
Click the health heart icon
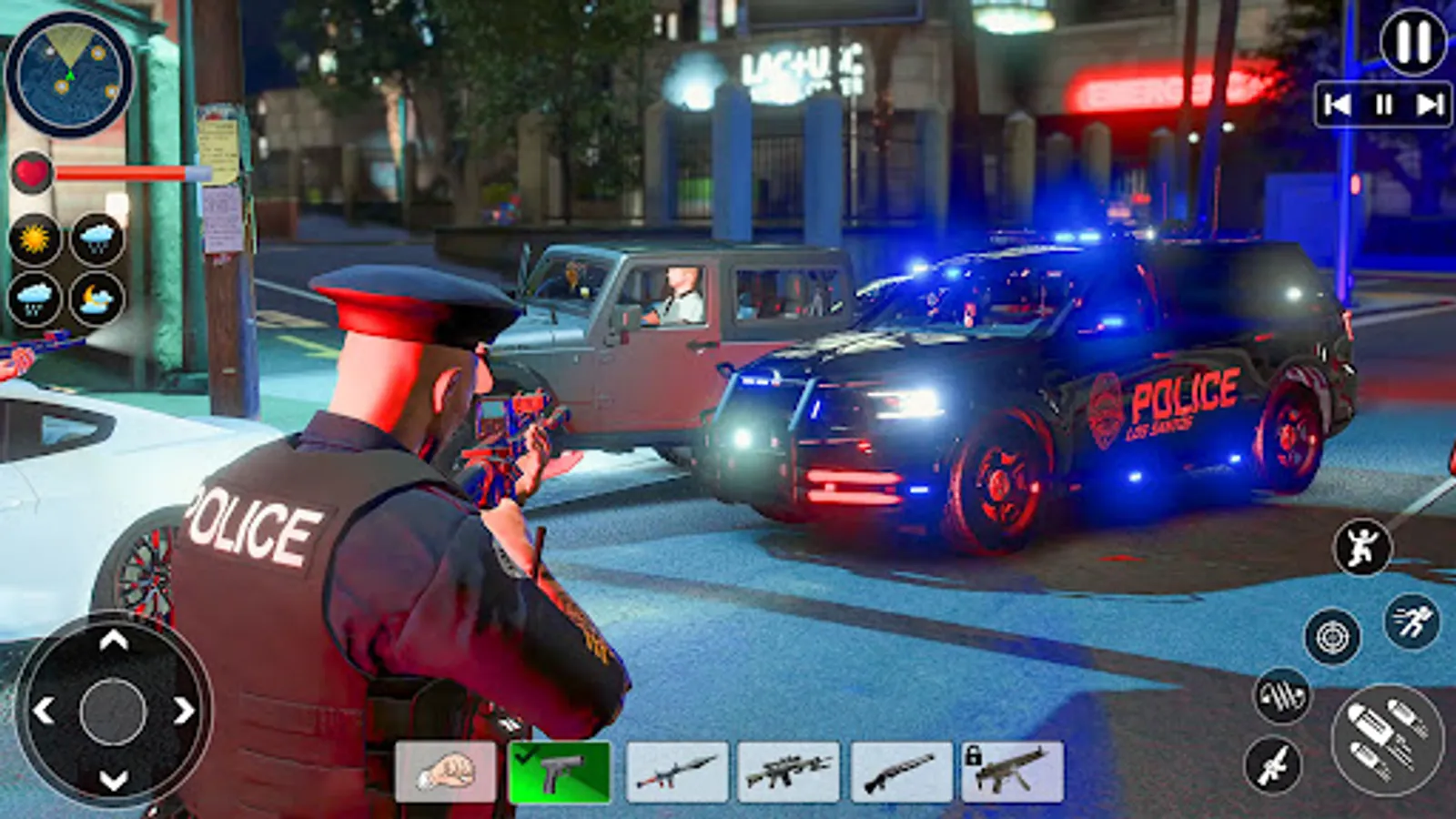point(33,170)
